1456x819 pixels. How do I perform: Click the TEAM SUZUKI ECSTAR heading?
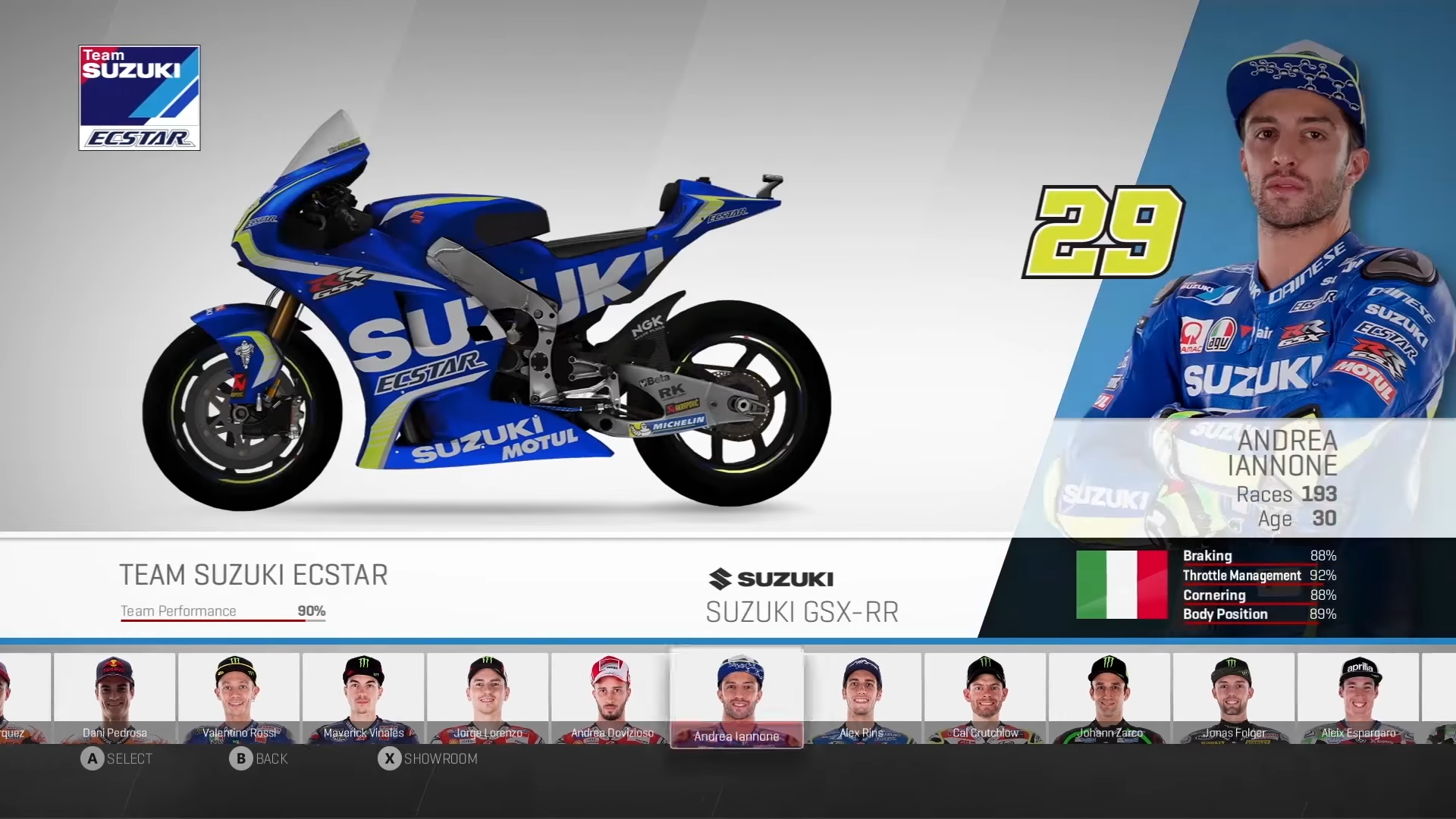[254, 575]
